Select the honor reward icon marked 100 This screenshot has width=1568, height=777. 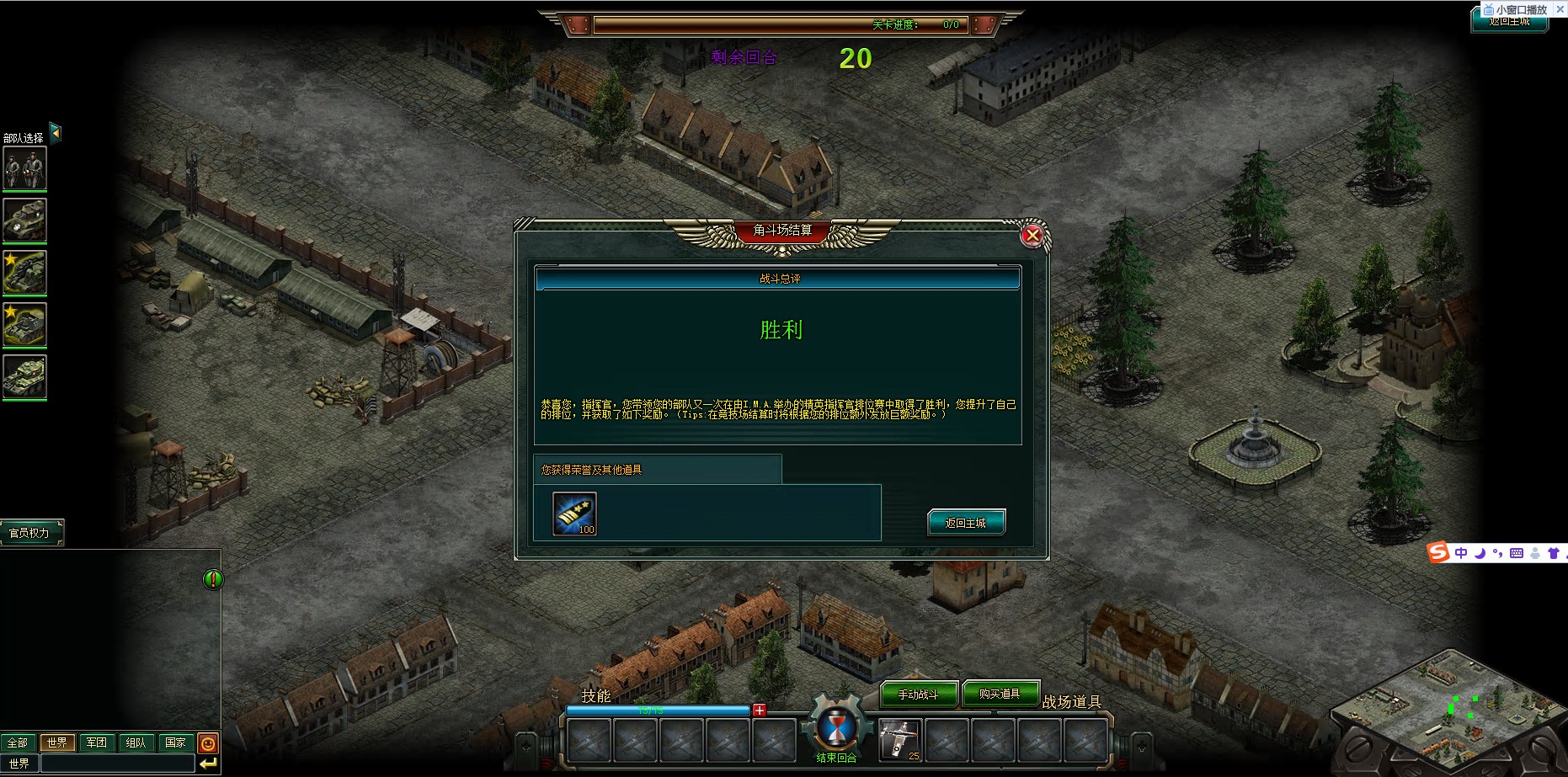[574, 514]
